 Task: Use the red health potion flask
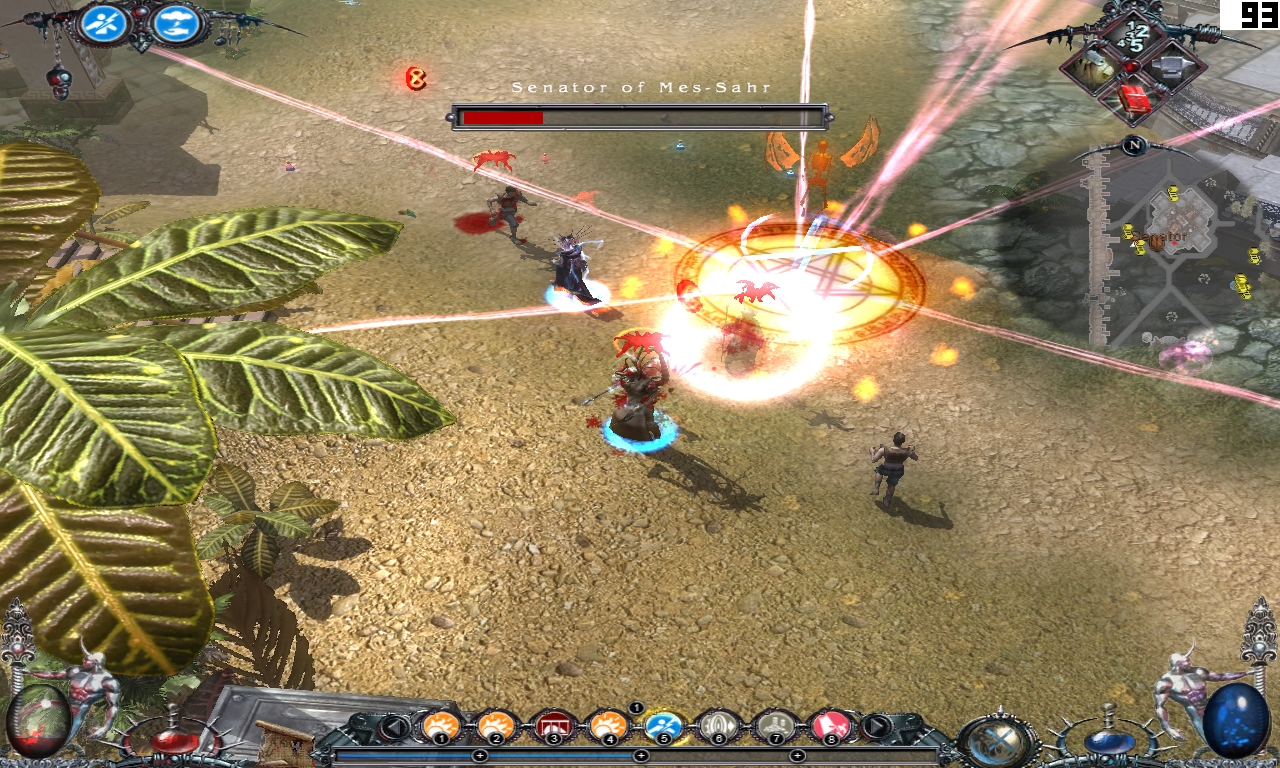coord(175,738)
